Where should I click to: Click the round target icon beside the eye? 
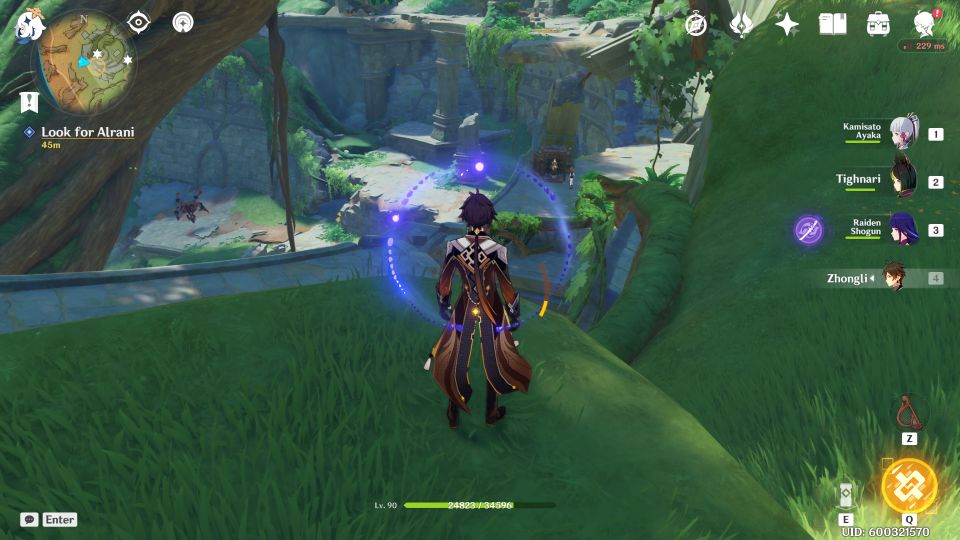(x=183, y=23)
